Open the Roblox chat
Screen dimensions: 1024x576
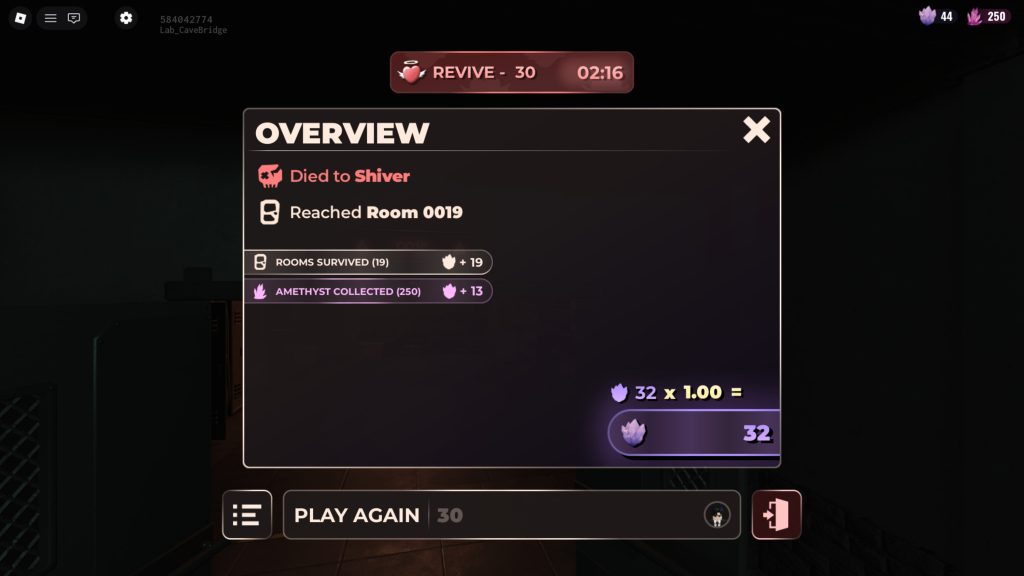(74, 18)
